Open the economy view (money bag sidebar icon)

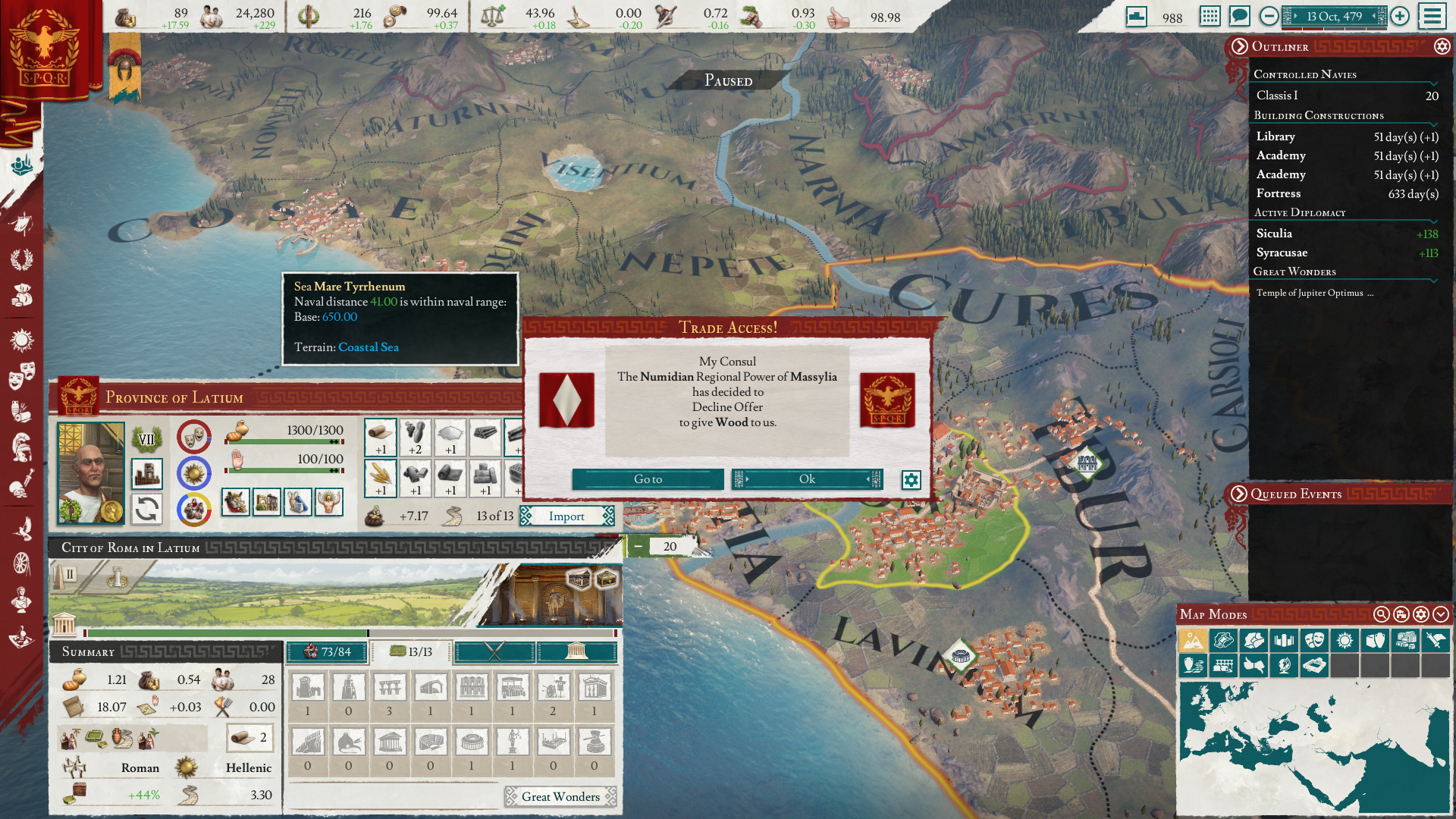point(23,293)
